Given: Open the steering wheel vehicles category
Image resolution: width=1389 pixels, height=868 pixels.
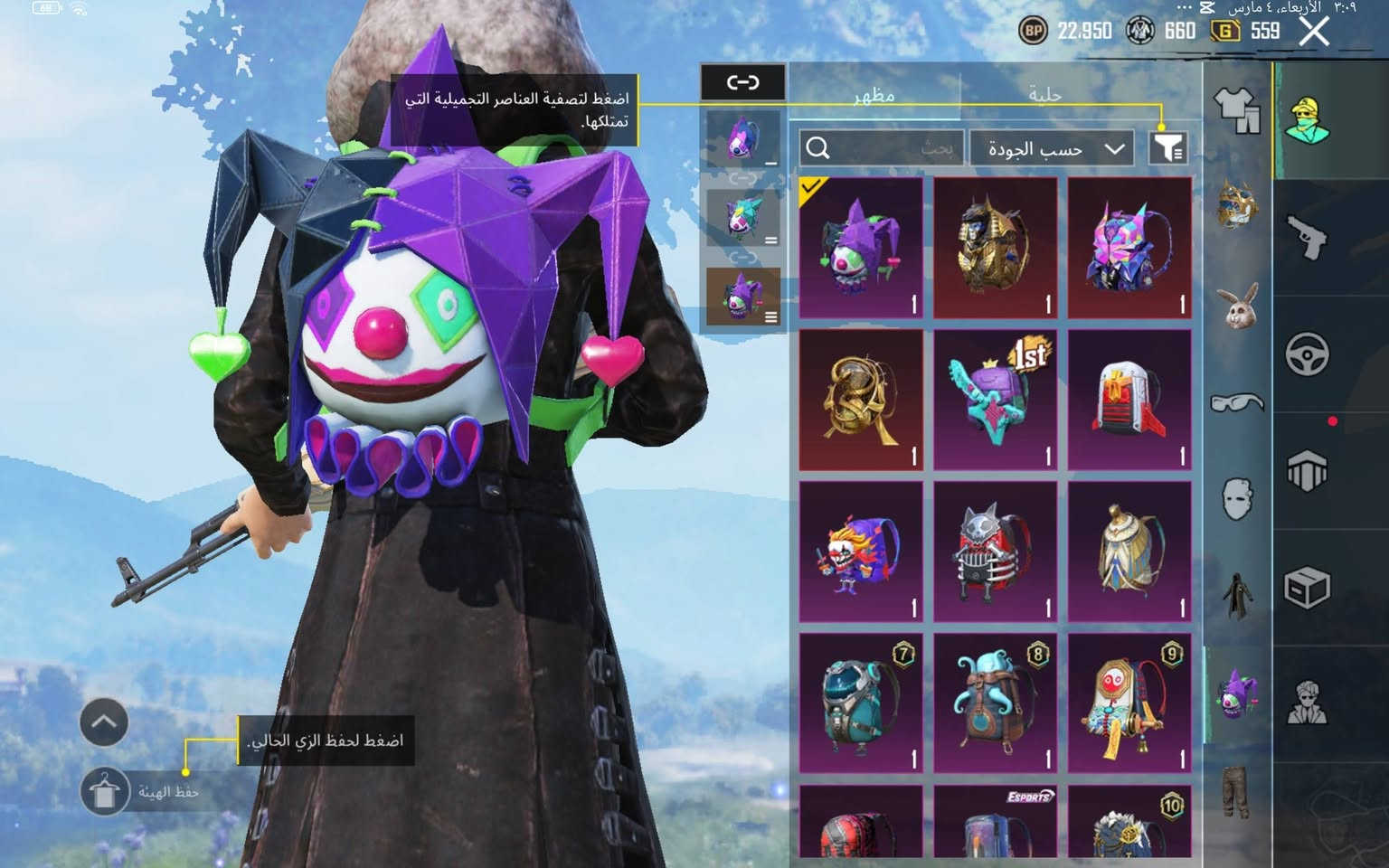Looking at the screenshot, I should point(1308,354).
